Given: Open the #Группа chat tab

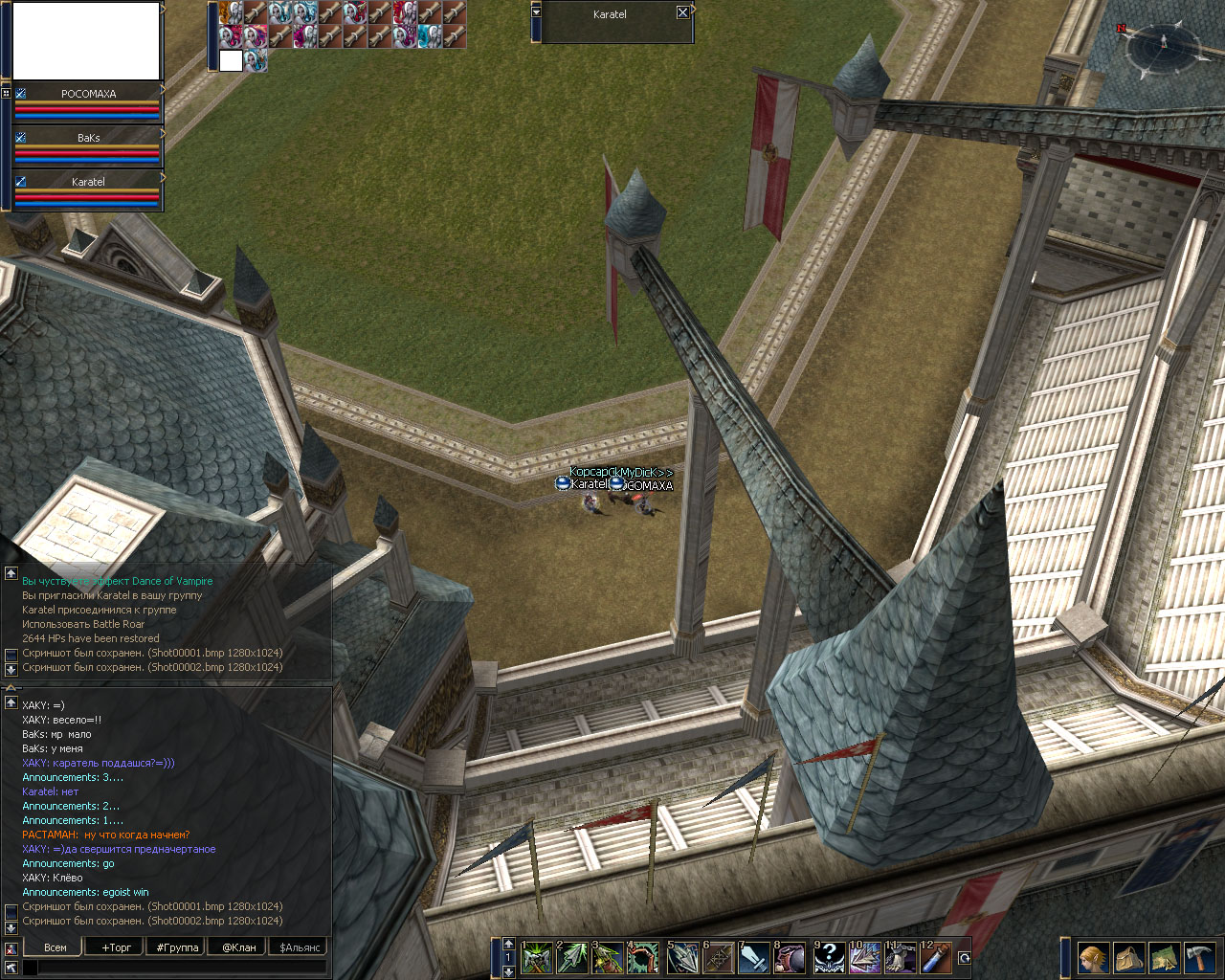Looking at the screenshot, I should click(177, 947).
